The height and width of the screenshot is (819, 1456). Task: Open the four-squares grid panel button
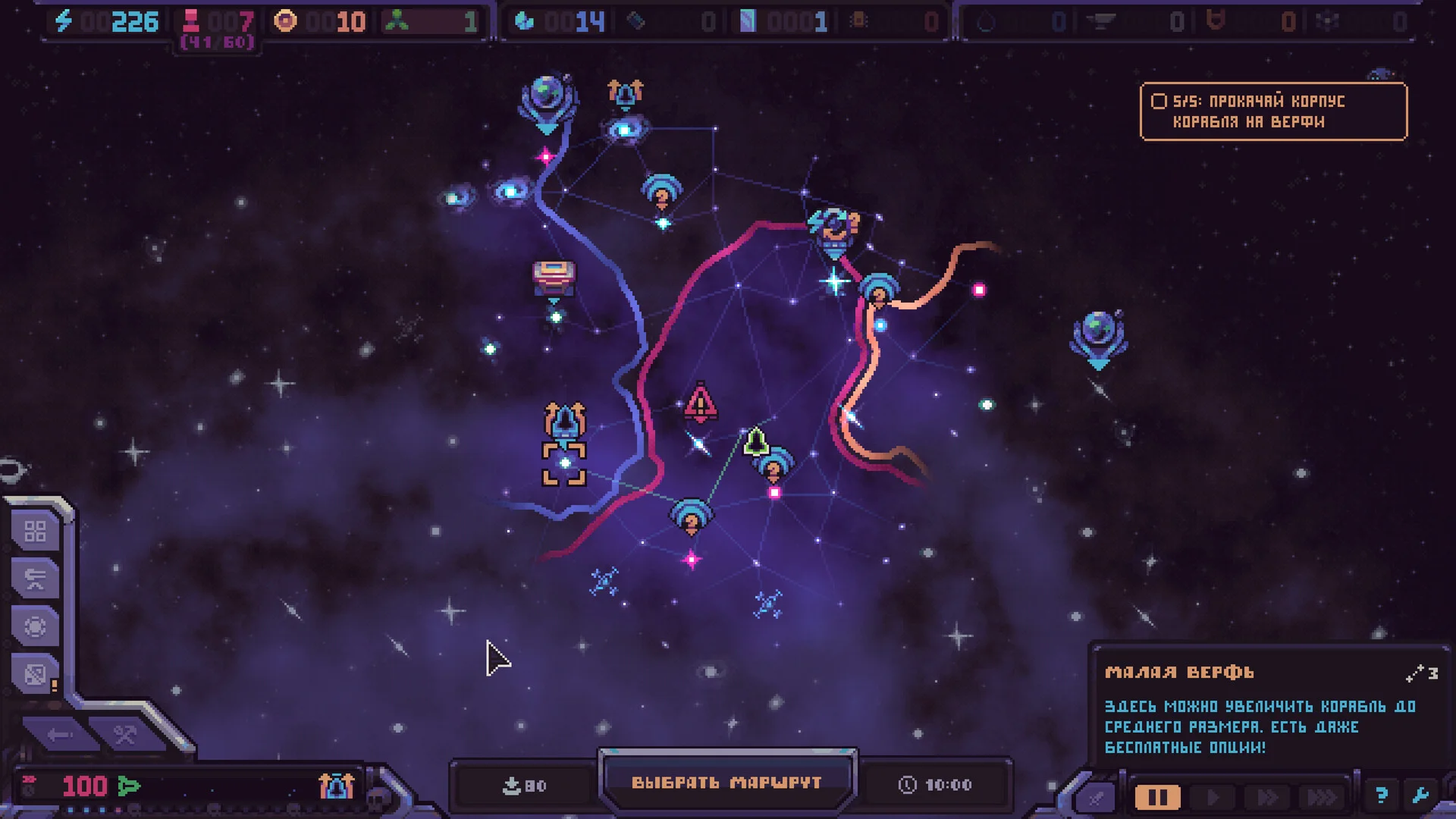(x=35, y=532)
